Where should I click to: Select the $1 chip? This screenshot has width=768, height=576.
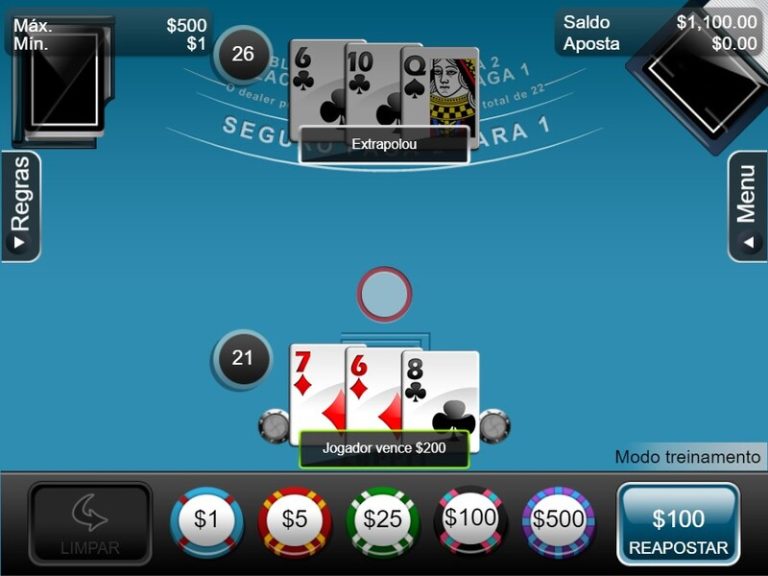206,520
